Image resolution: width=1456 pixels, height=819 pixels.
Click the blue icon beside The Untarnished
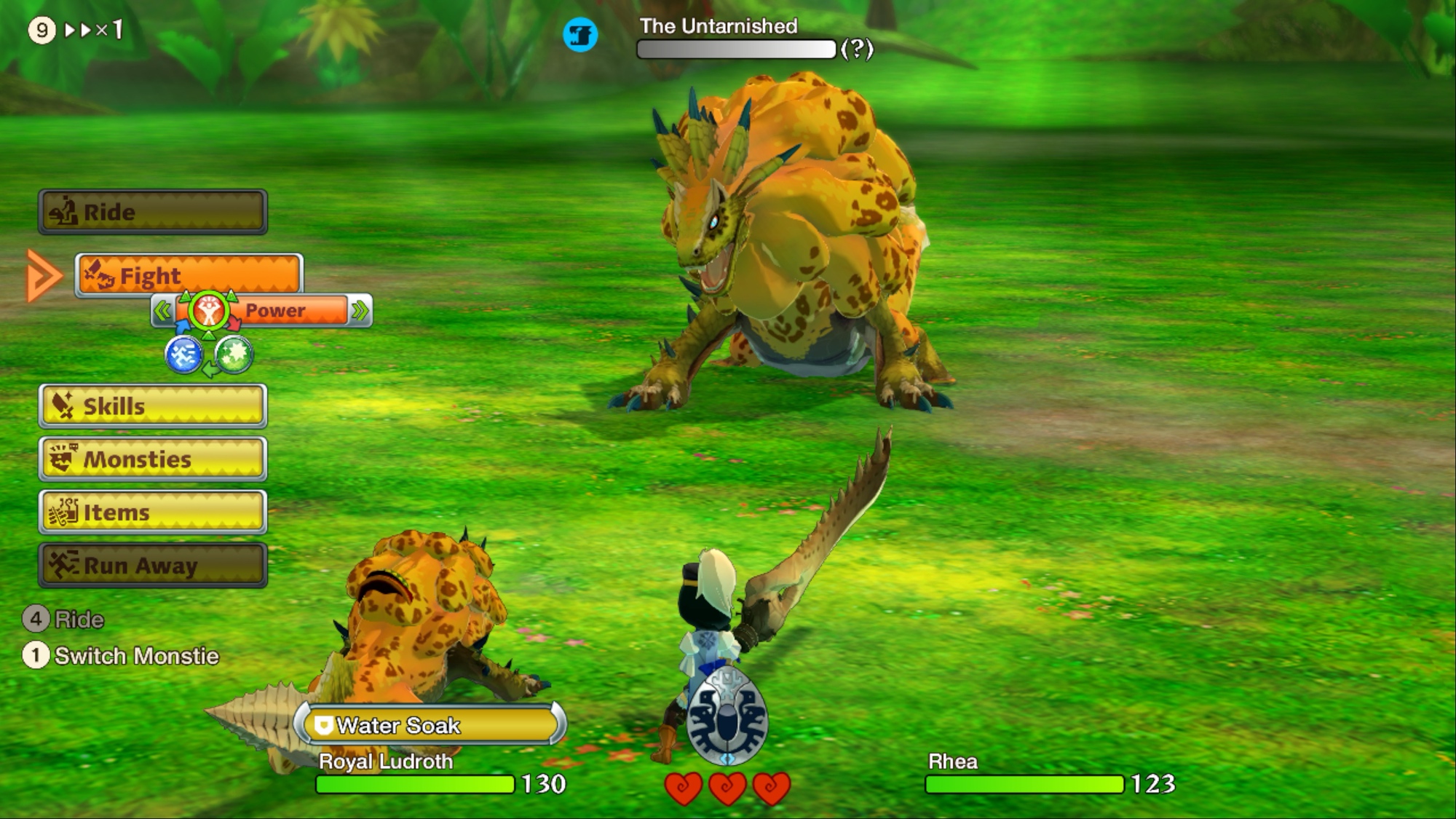click(x=580, y=35)
